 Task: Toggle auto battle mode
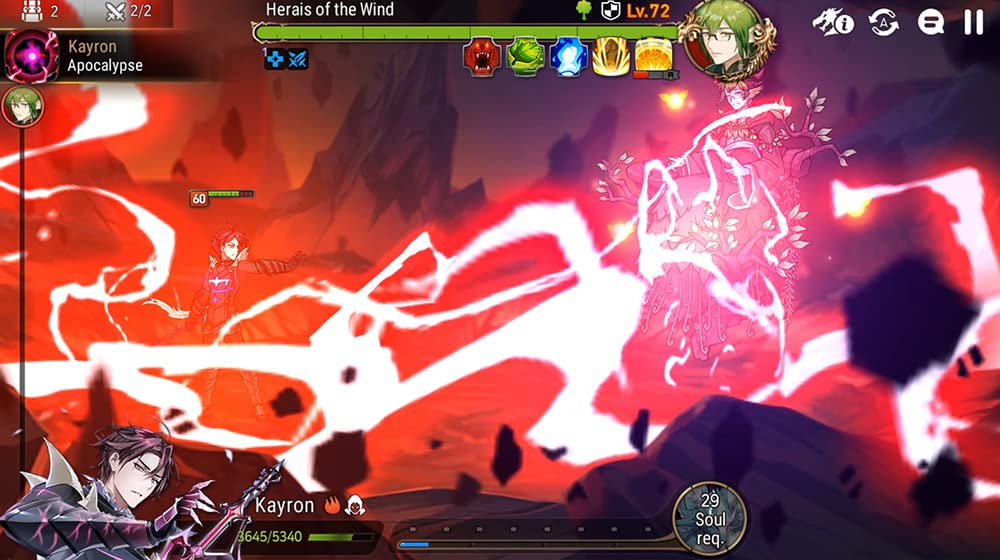pos(884,22)
